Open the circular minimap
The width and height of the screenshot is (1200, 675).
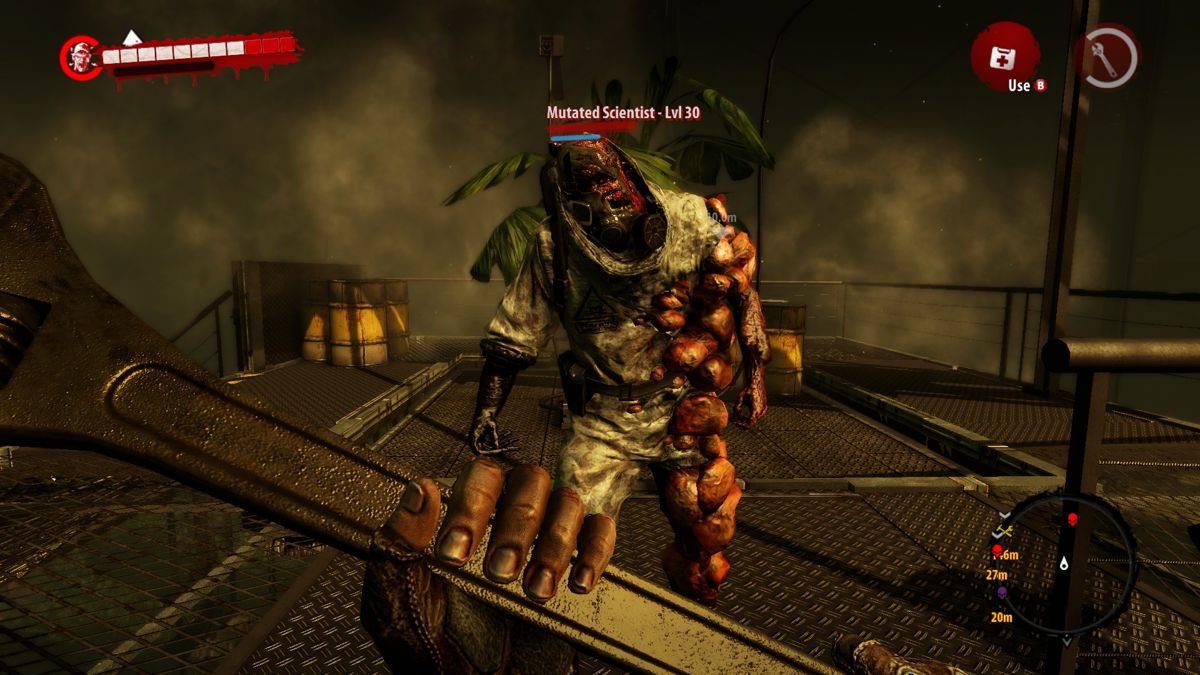[x=1067, y=563]
